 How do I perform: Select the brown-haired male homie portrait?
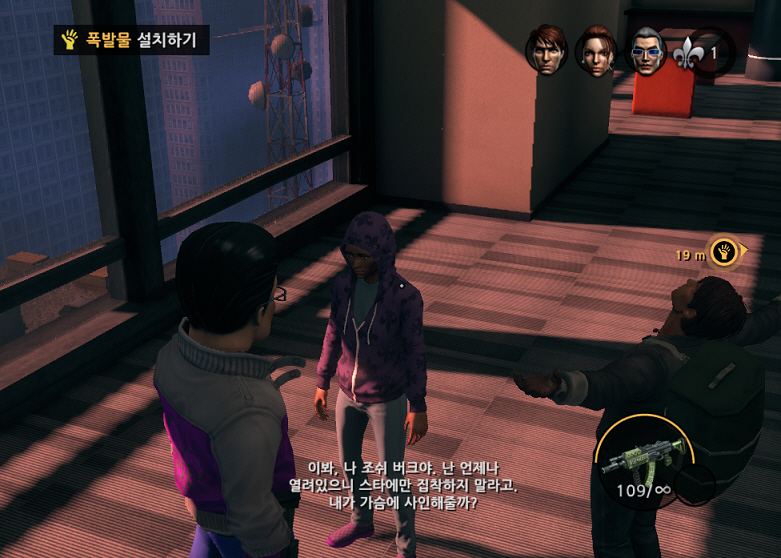pyautogui.click(x=546, y=49)
